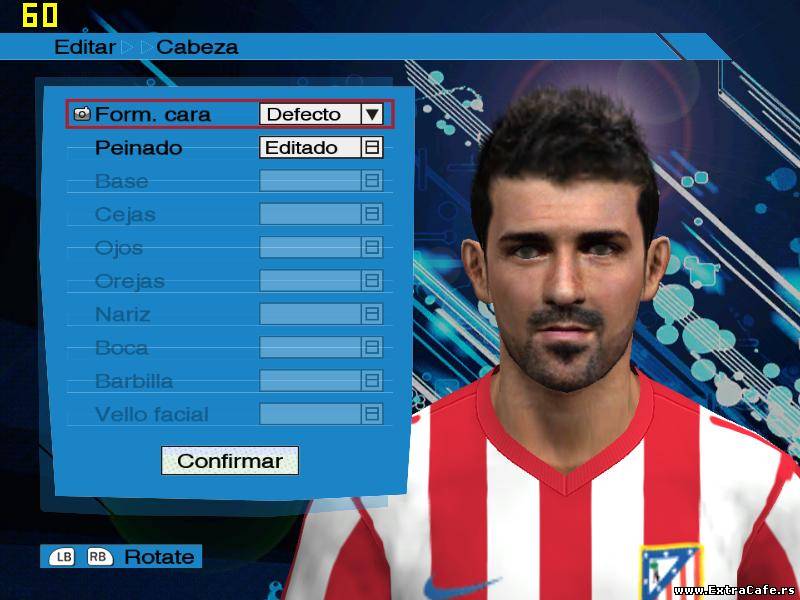Select the Peinado menu row
Screen dimensions: 800x600
pos(139,148)
